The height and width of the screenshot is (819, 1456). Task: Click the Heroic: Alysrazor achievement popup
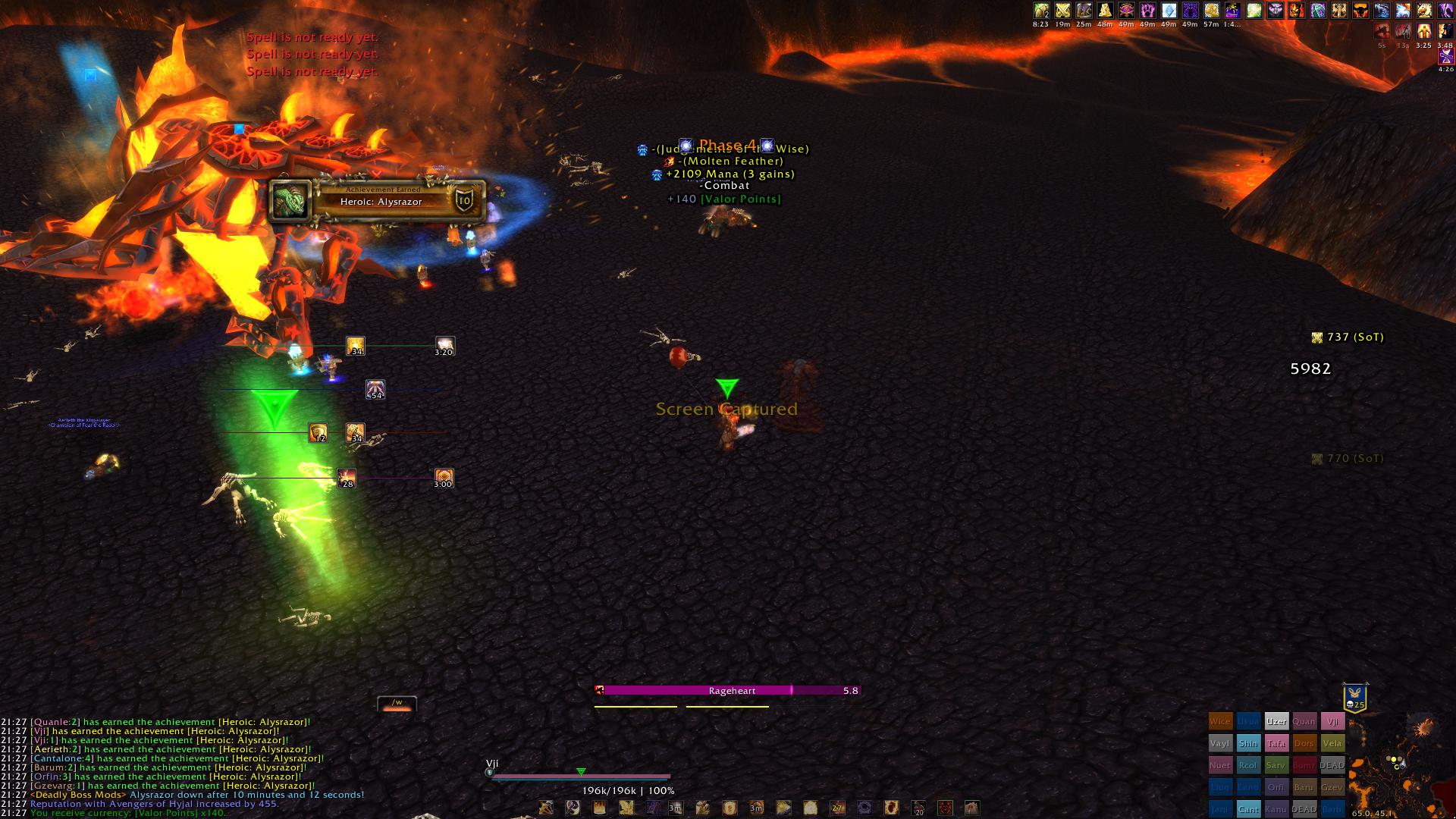click(x=378, y=201)
